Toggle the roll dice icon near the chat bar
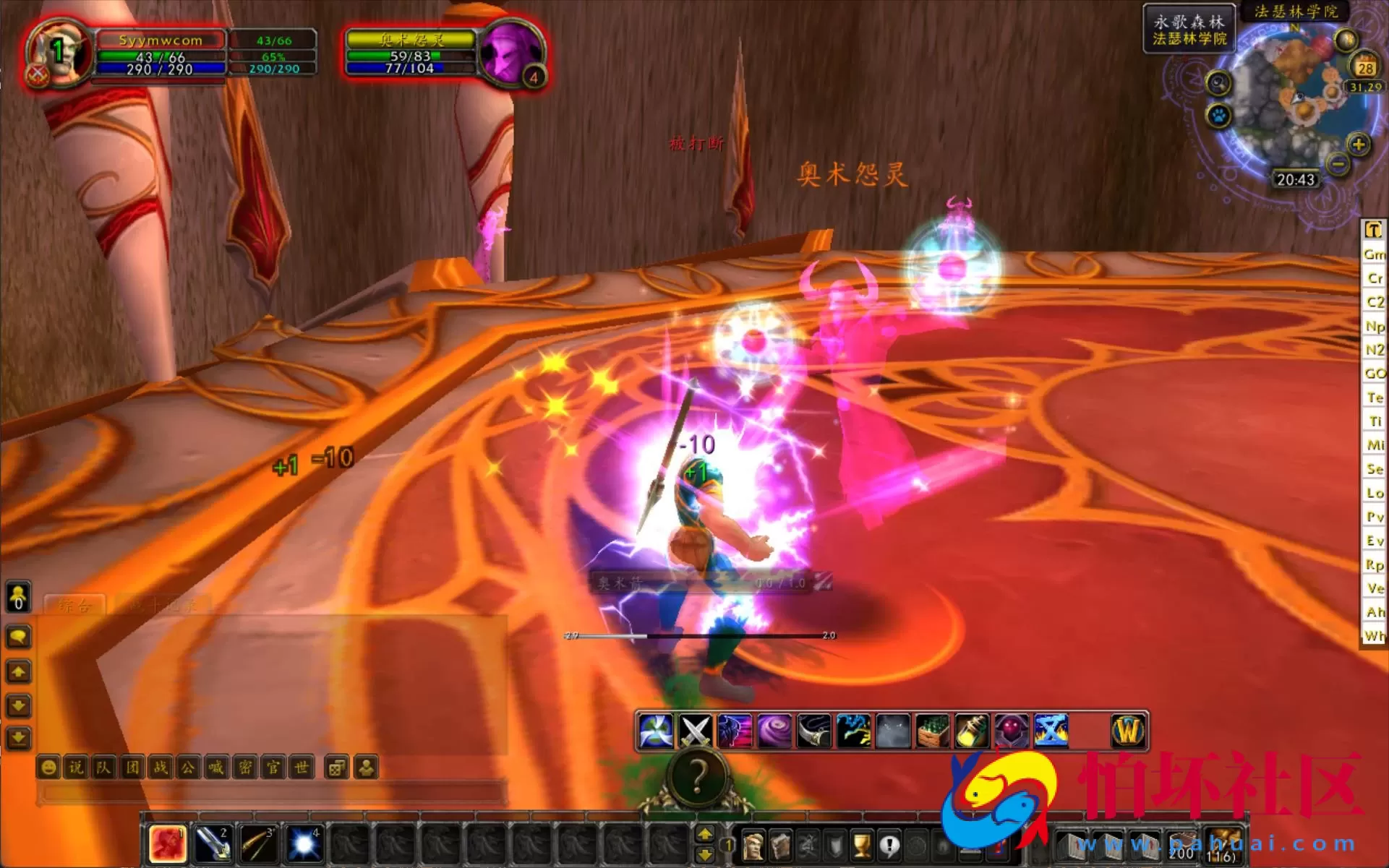 click(336, 768)
